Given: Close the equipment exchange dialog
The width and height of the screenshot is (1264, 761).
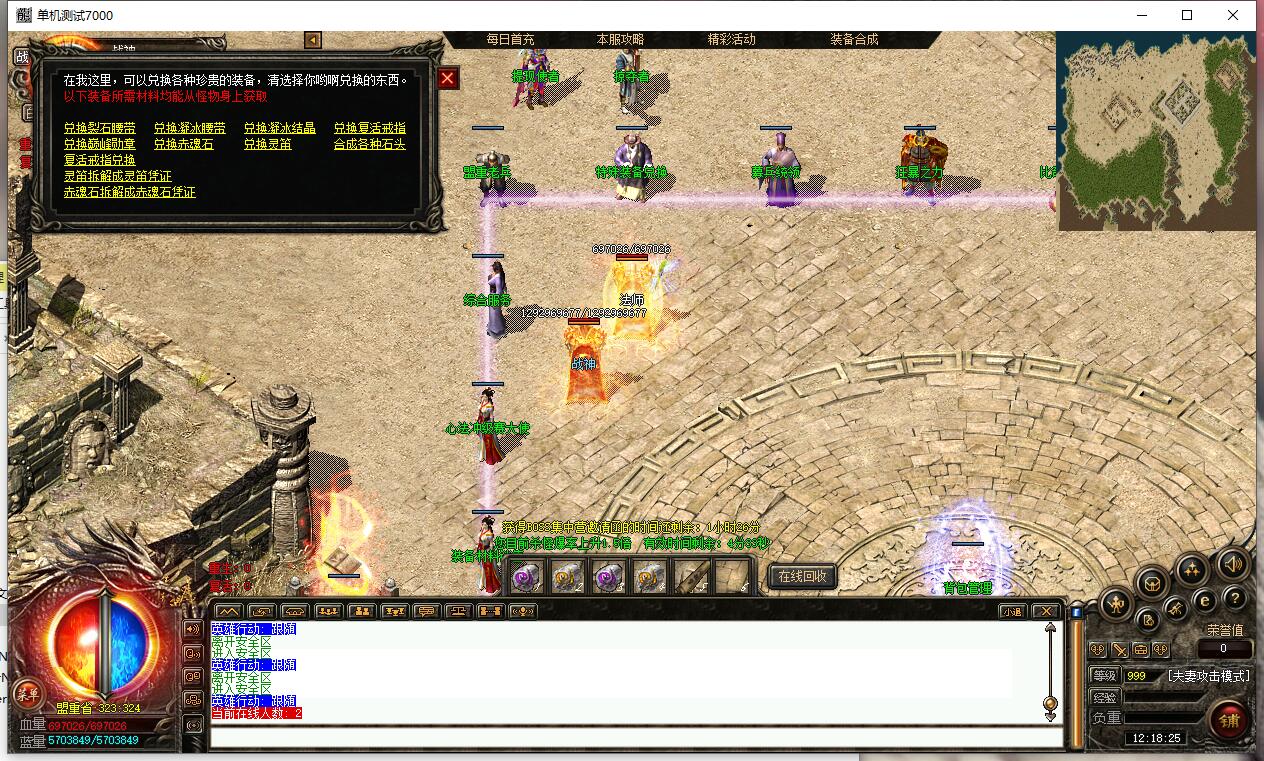Looking at the screenshot, I should 448,78.
